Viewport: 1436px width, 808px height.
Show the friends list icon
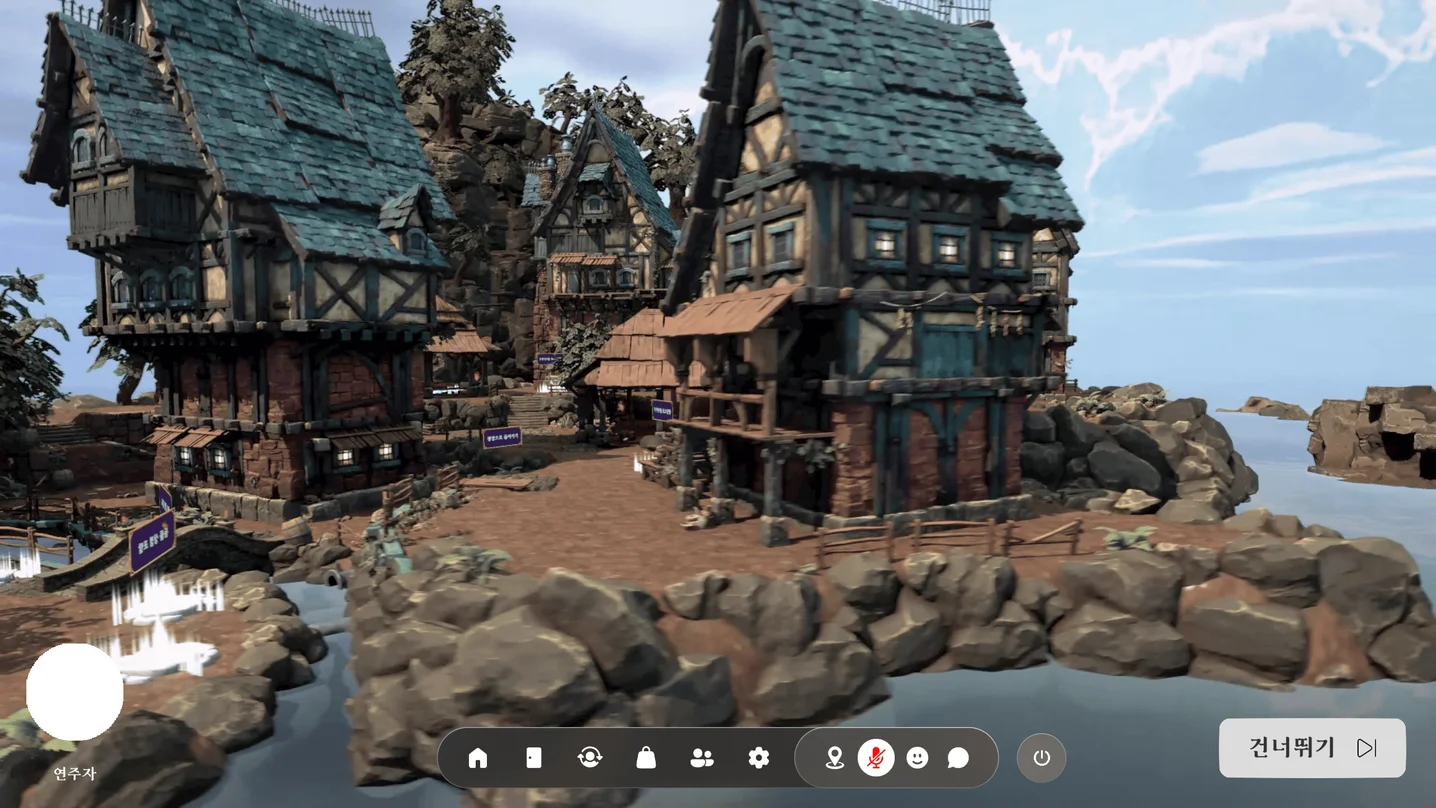tap(702, 758)
